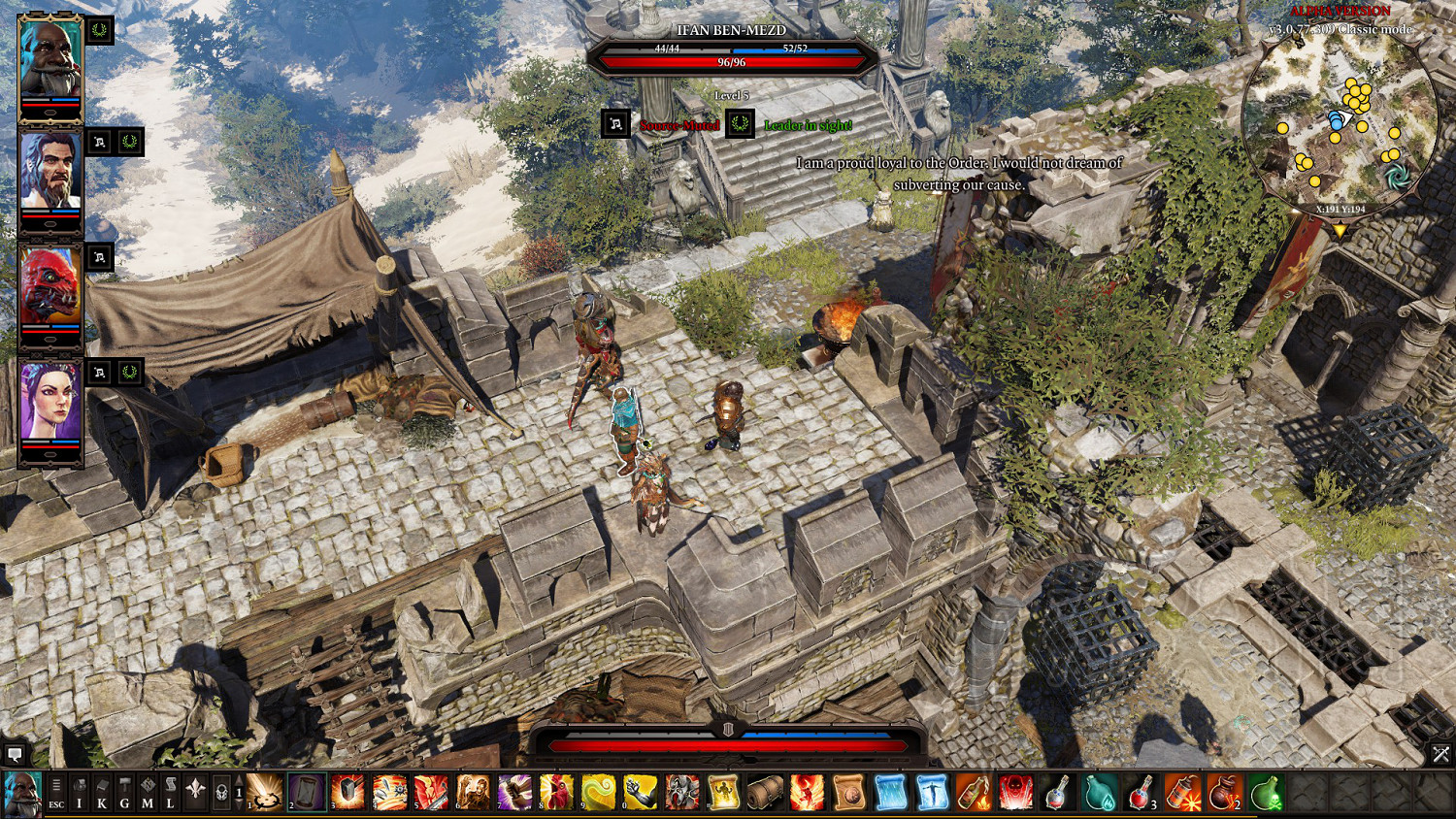The width and height of the screenshot is (1456, 819).
Task: Open the ESC game menu button
Action: 56,792
